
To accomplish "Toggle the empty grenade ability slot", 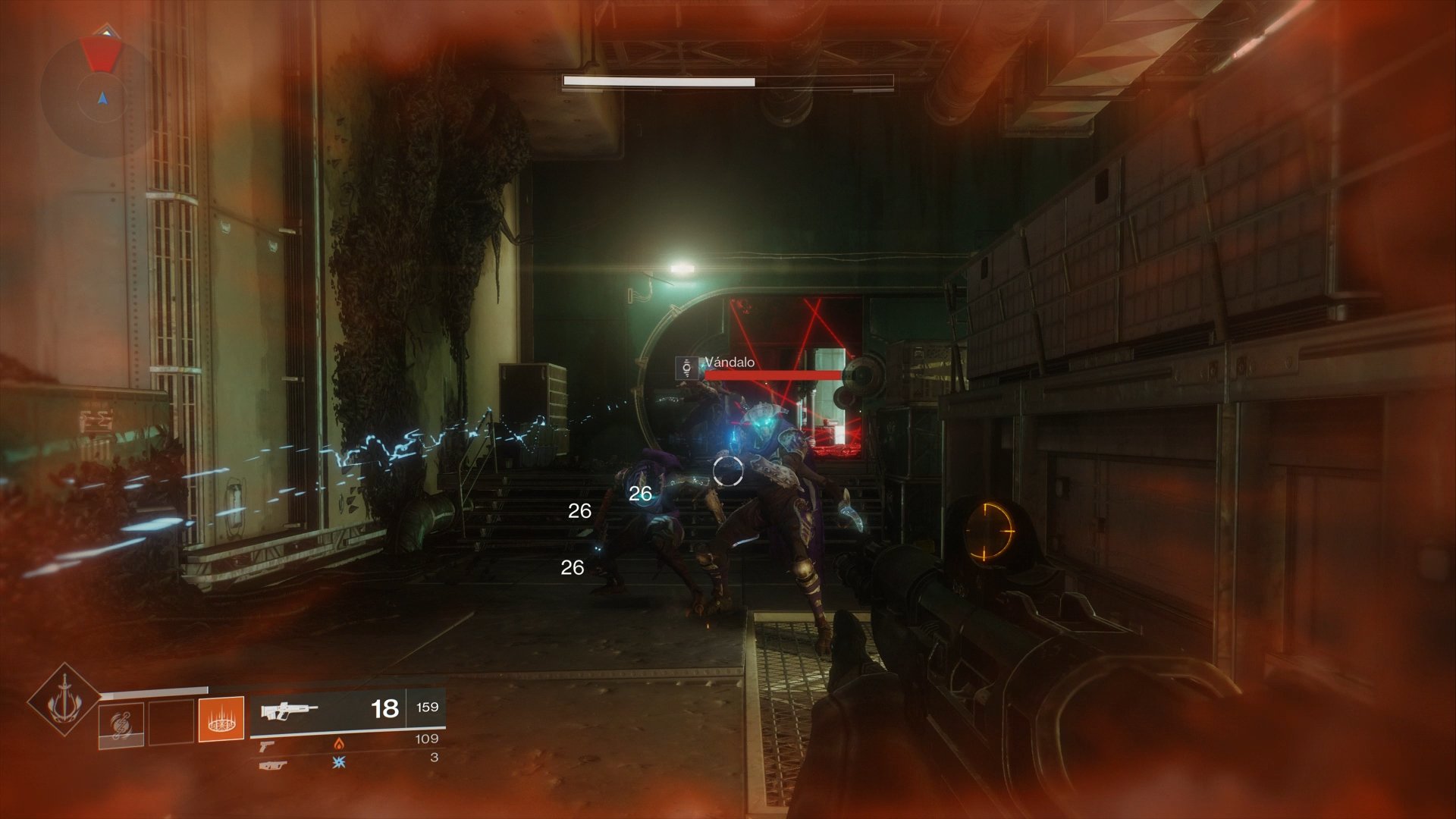I will pos(171,721).
